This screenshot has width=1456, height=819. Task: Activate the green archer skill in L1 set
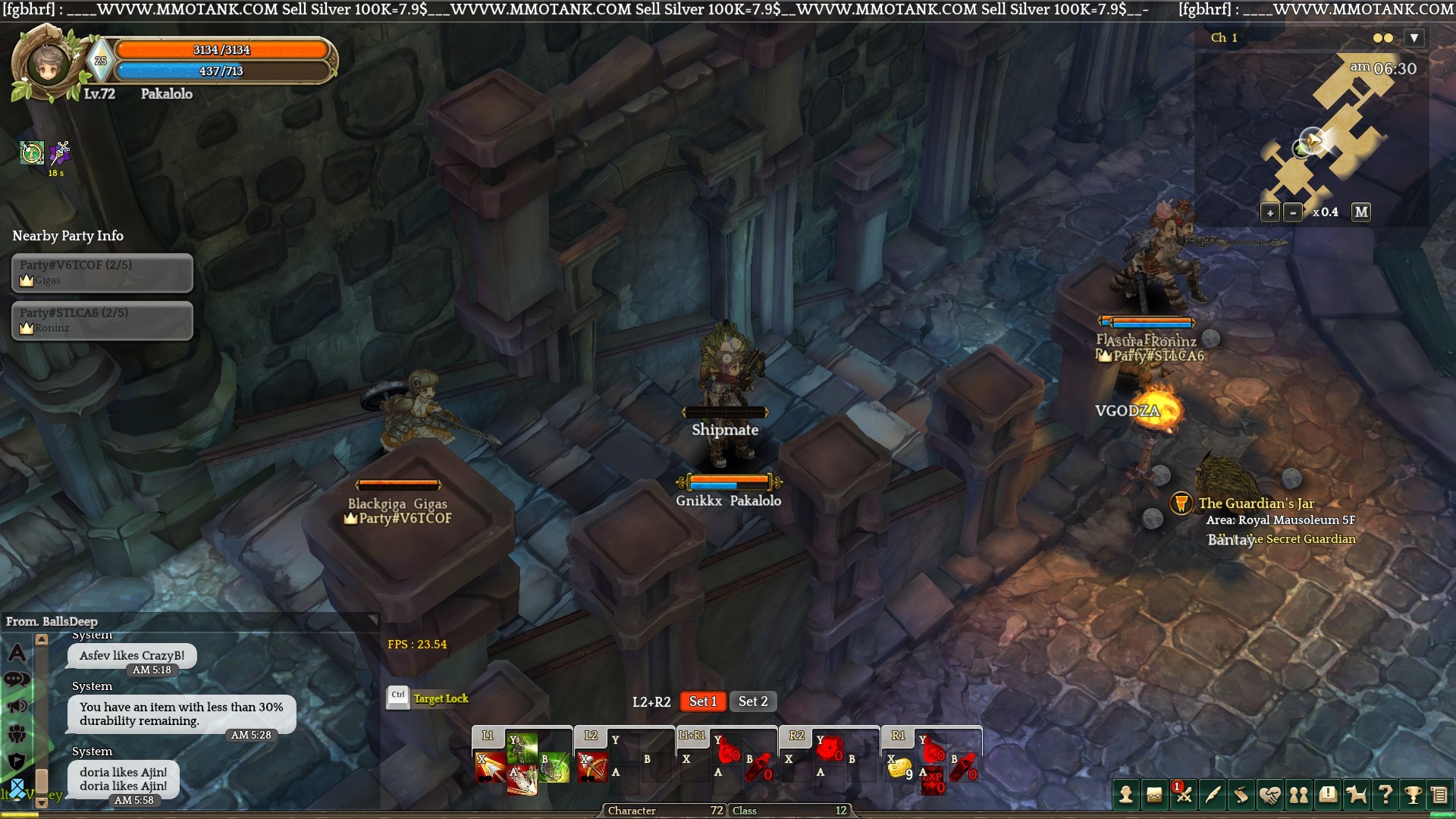tap(522, 747)
